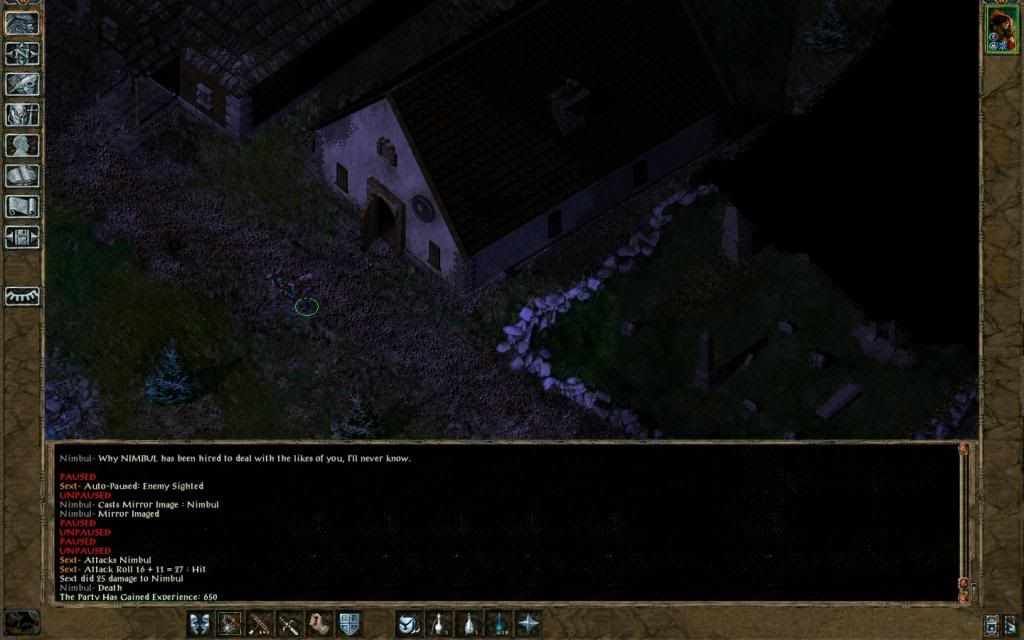Click the dialogue log scrollbar

coord(964,520)
